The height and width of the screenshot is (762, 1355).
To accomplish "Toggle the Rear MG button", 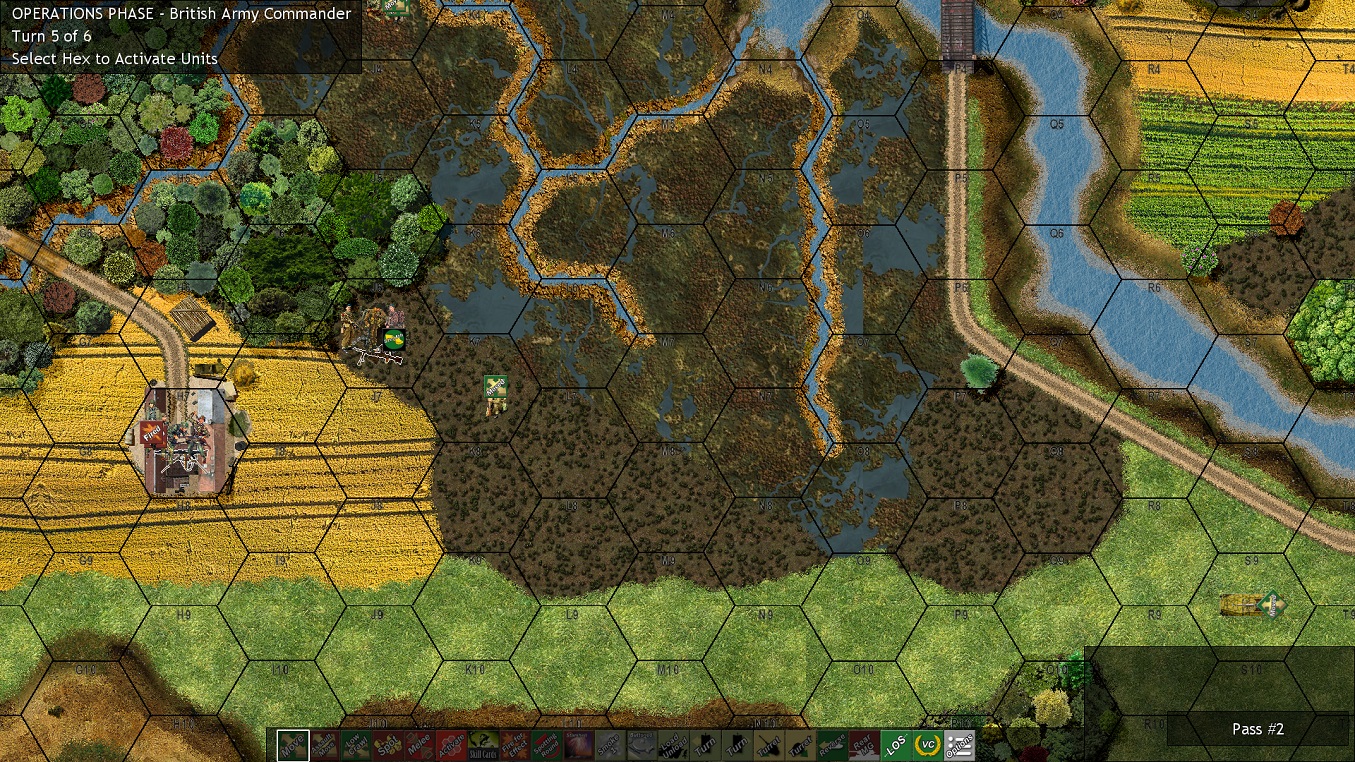I will tap(864, 745).
